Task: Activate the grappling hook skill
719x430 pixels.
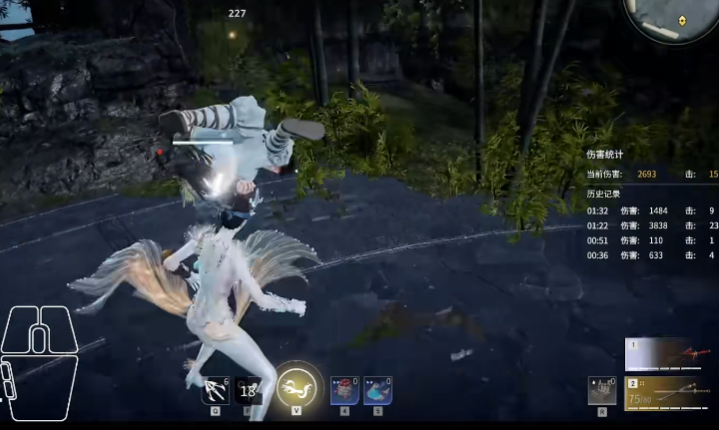Action: pyautogui.click(x=216, y=390)
